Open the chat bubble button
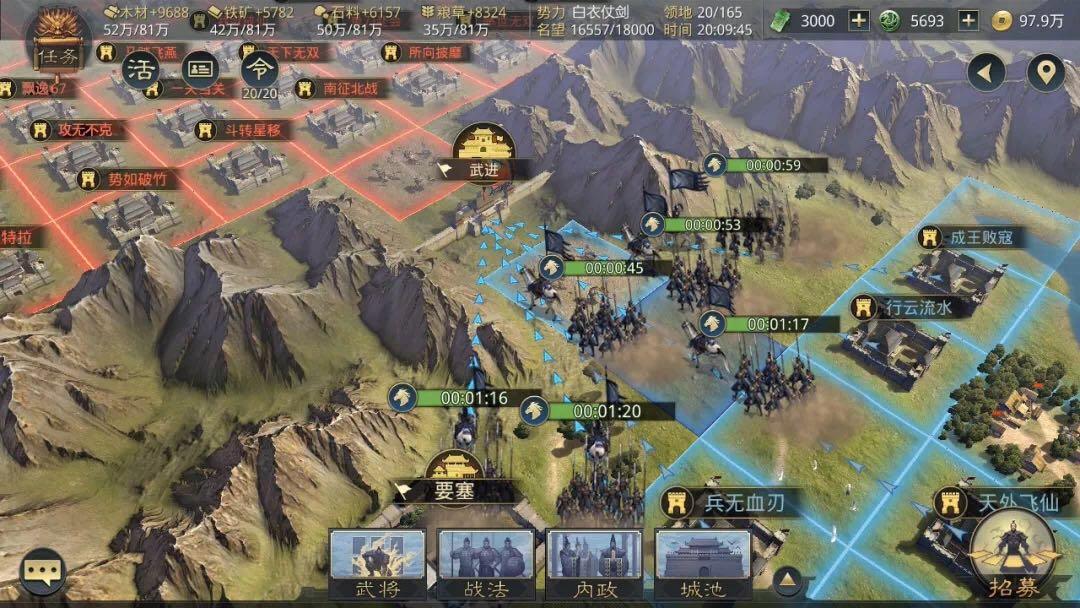 click(x=43, y=571)
